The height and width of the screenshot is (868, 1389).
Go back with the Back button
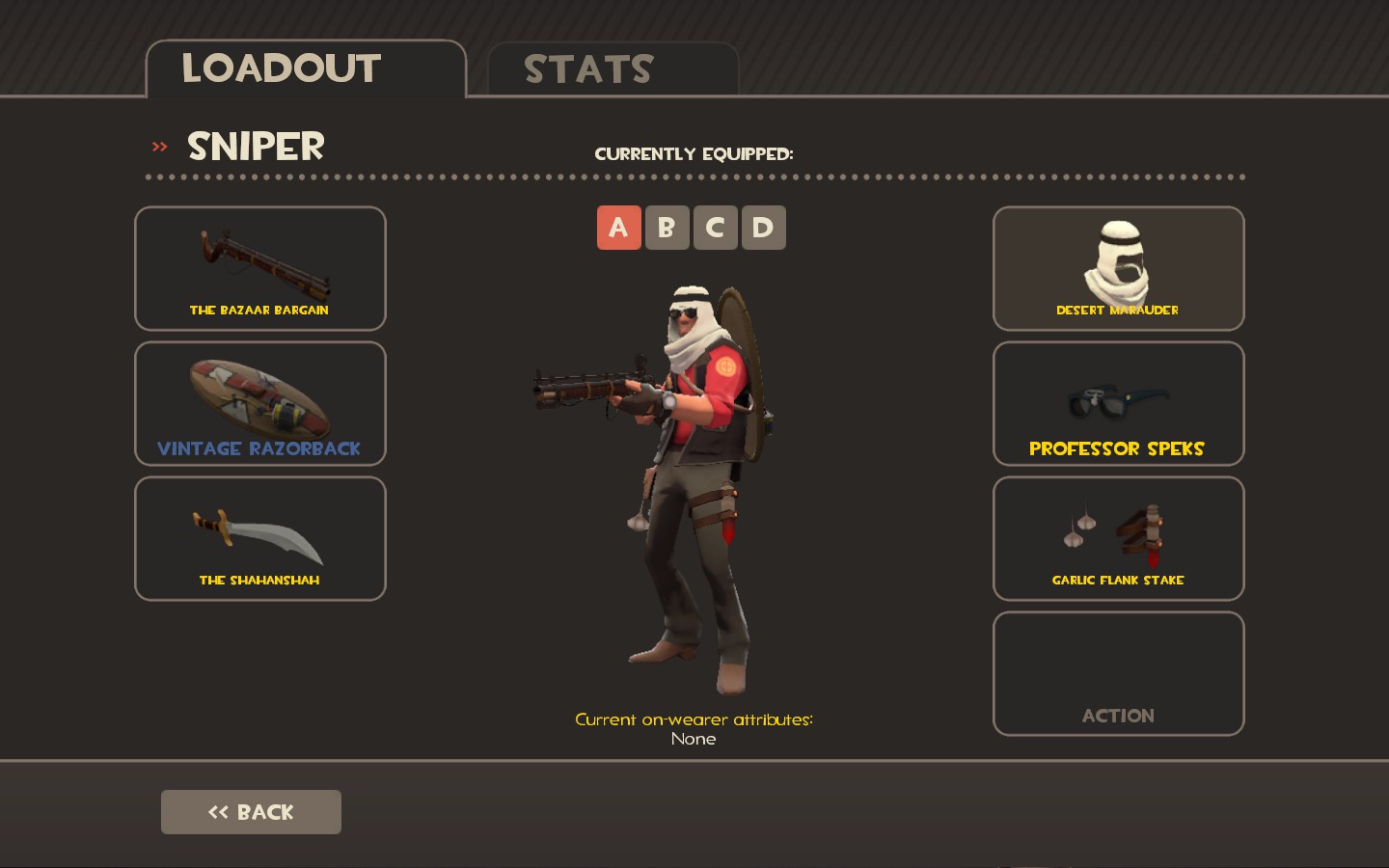[x=251, y=812]
